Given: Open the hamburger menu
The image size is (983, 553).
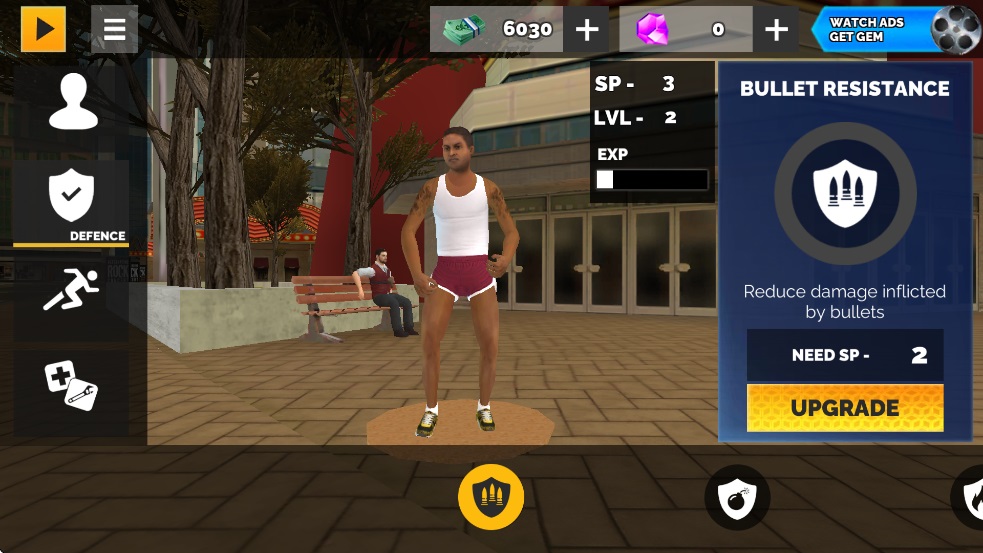Looking at the screenshot, I should tap(114, 29).
